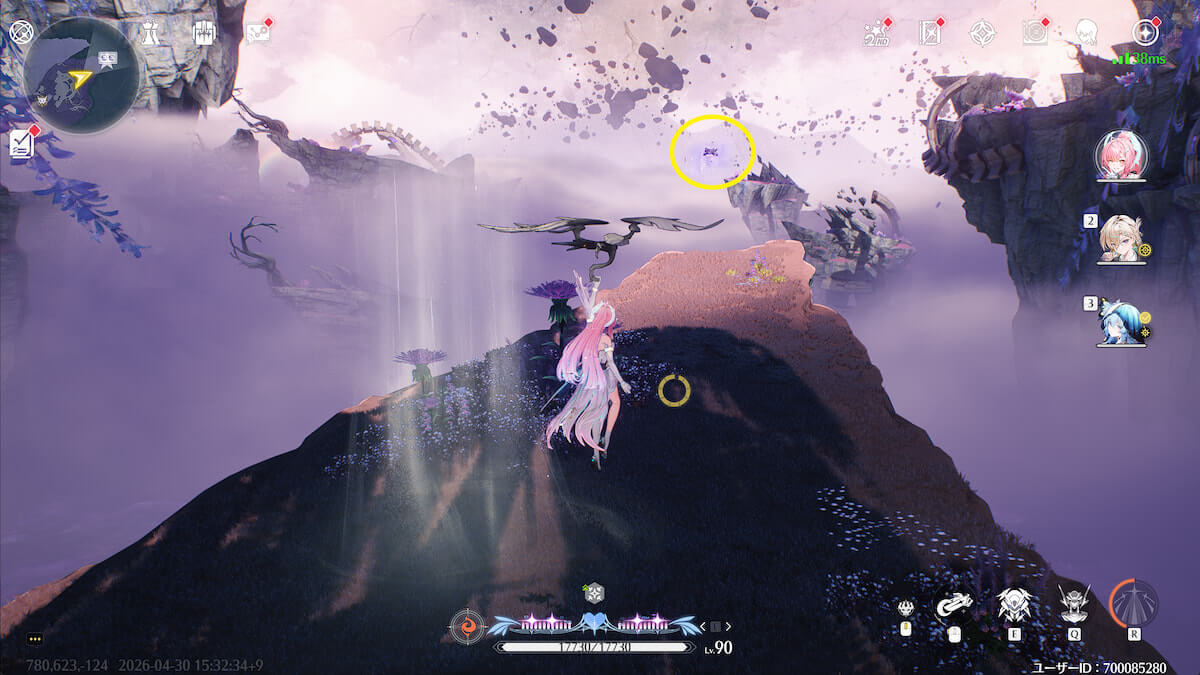Activate the E resonance skill icon

(1014, 604)
